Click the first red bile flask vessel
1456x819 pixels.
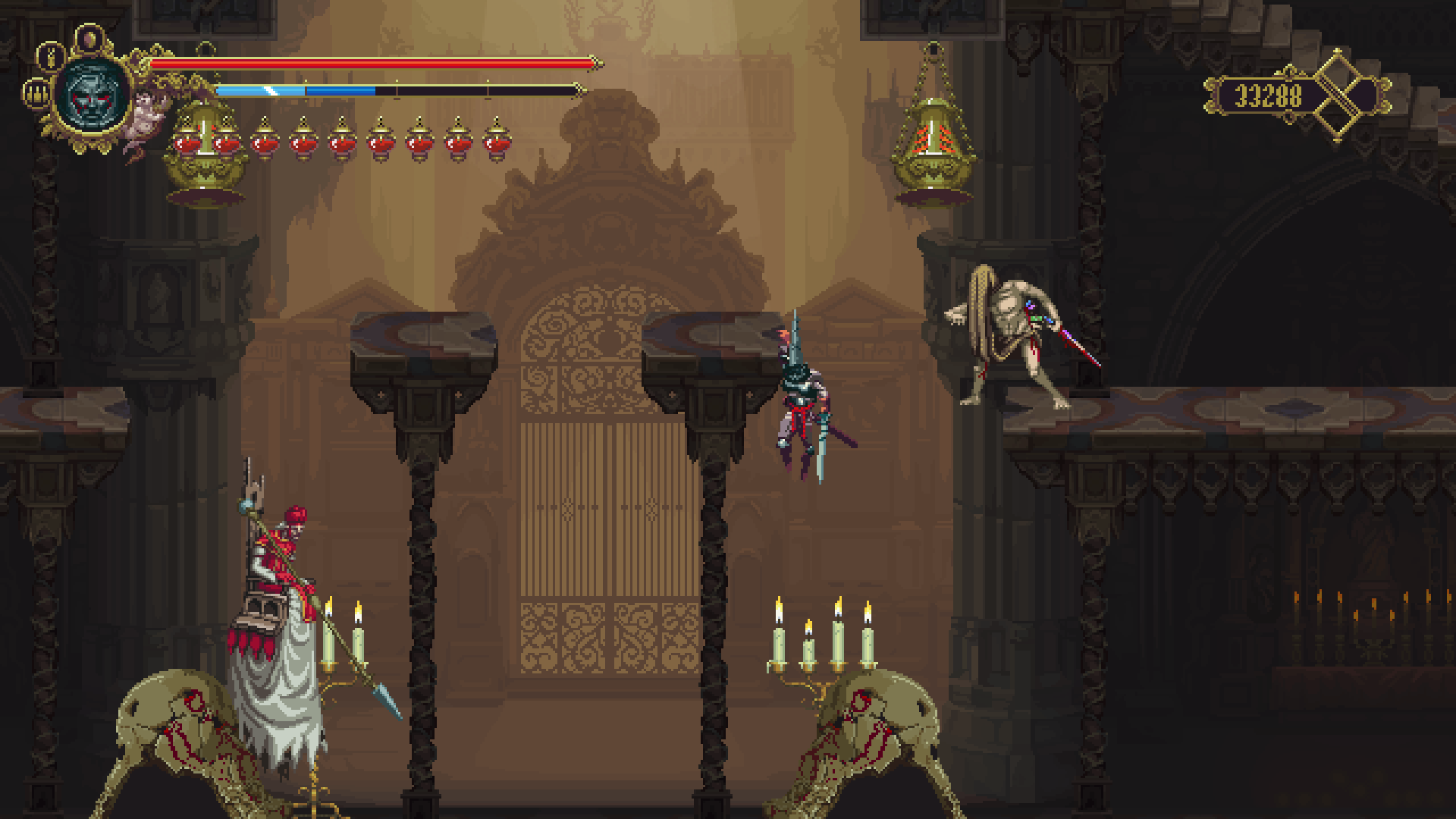click(187, 143)
